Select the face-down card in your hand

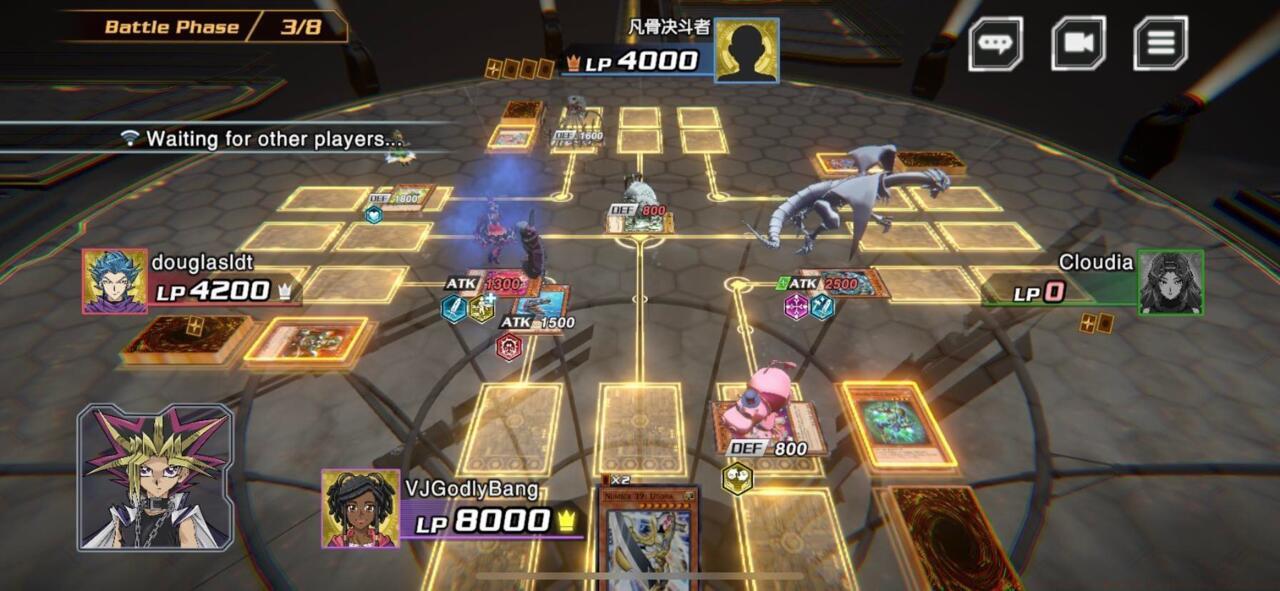tap(950, 540)
